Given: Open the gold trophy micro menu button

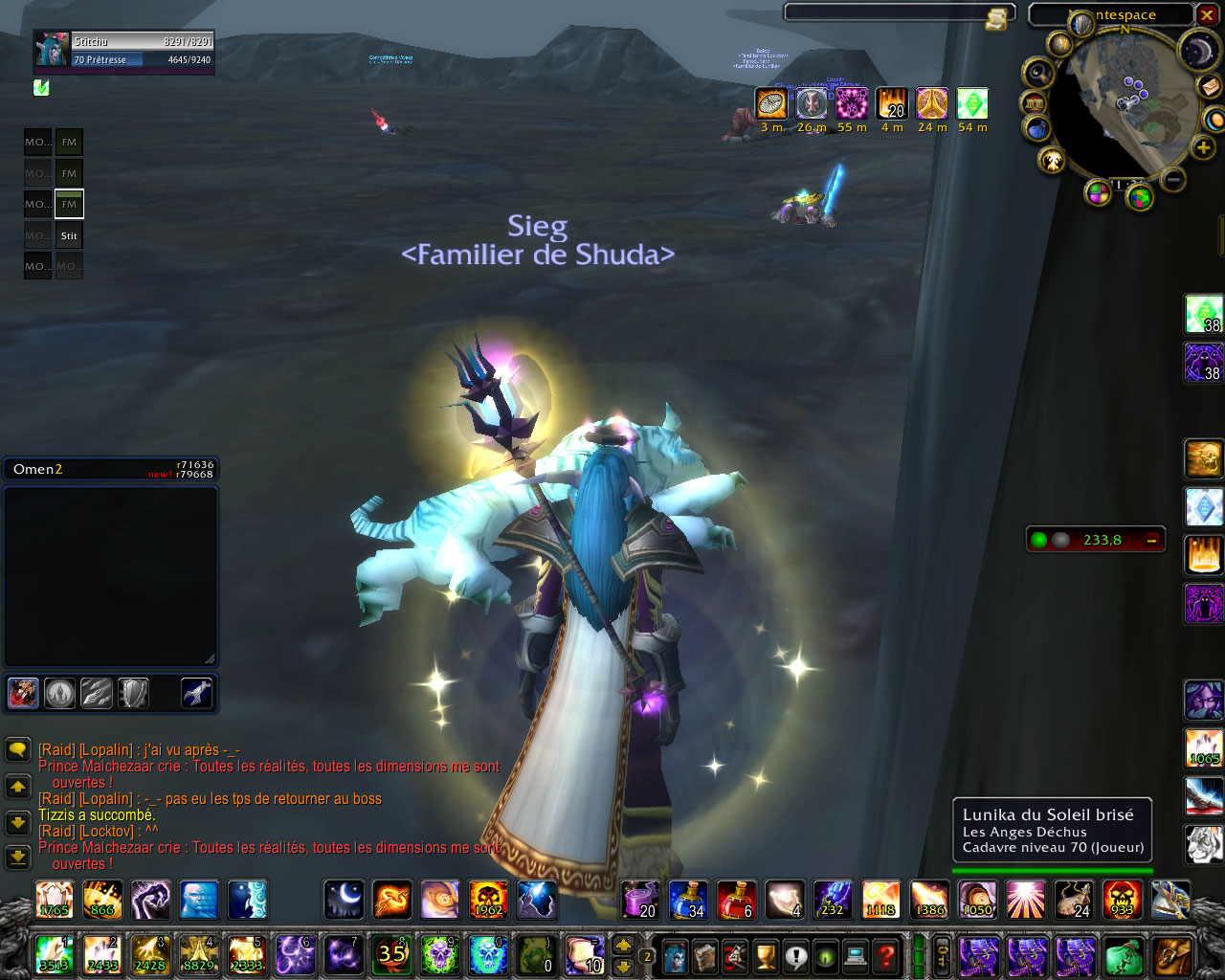Looking at the screenshot, I should (765, 955).
